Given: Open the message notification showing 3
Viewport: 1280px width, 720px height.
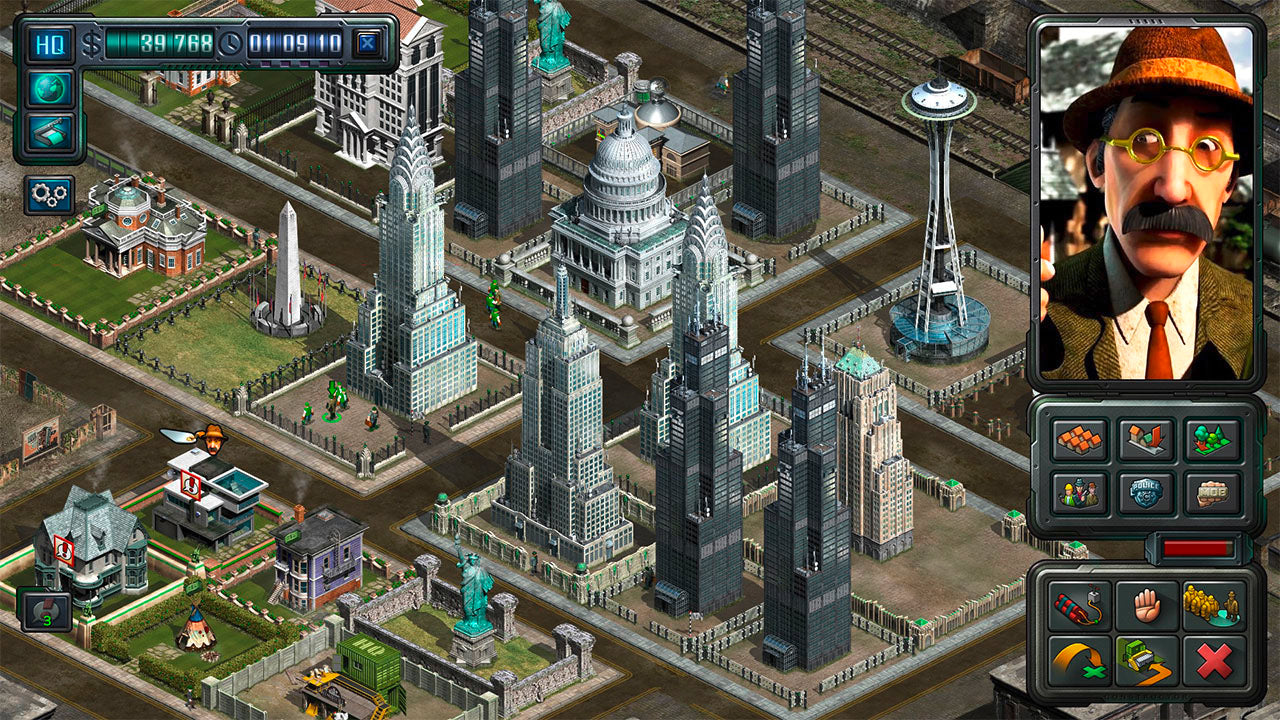Looking at the screenshot, I should pos(46,610).
